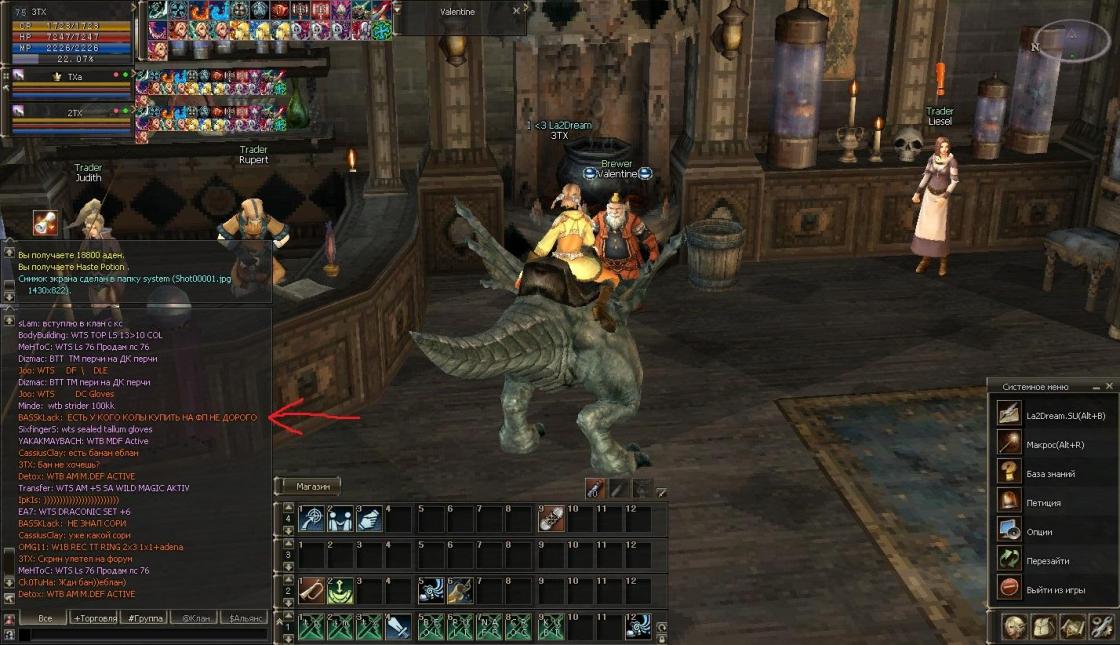Image resolution: width=1120 pixels, height=645 pixels.
Task: Switch to the #Группа chat tab
Action: (x=145, y=619)
